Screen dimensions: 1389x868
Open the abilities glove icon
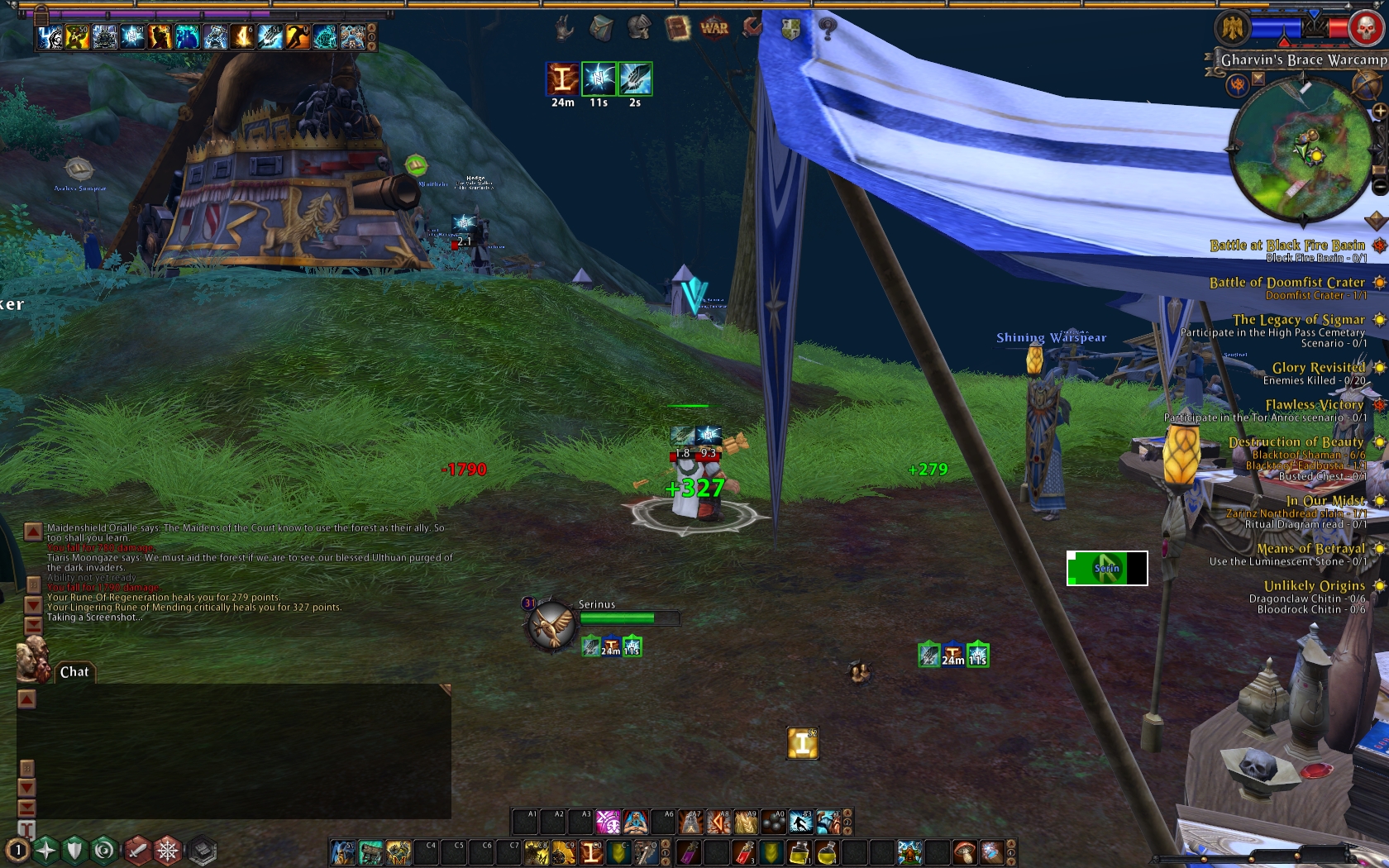[x=564, y=29]
